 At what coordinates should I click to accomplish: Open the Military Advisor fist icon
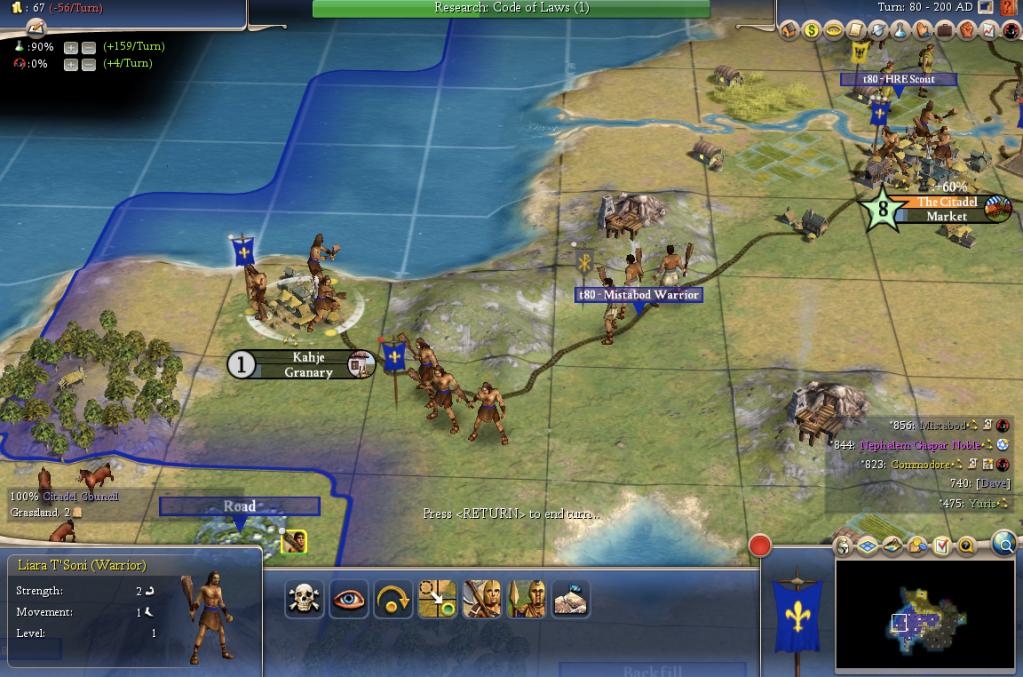(966, 30)
